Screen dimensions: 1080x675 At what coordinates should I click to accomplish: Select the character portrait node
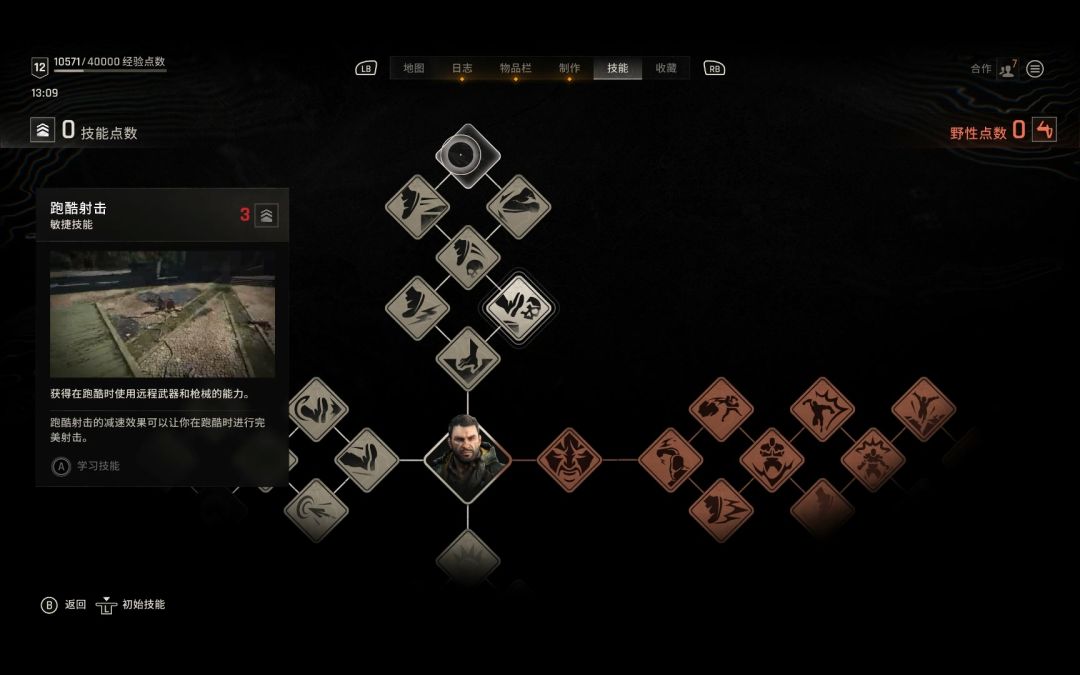(x=467, y=460)
